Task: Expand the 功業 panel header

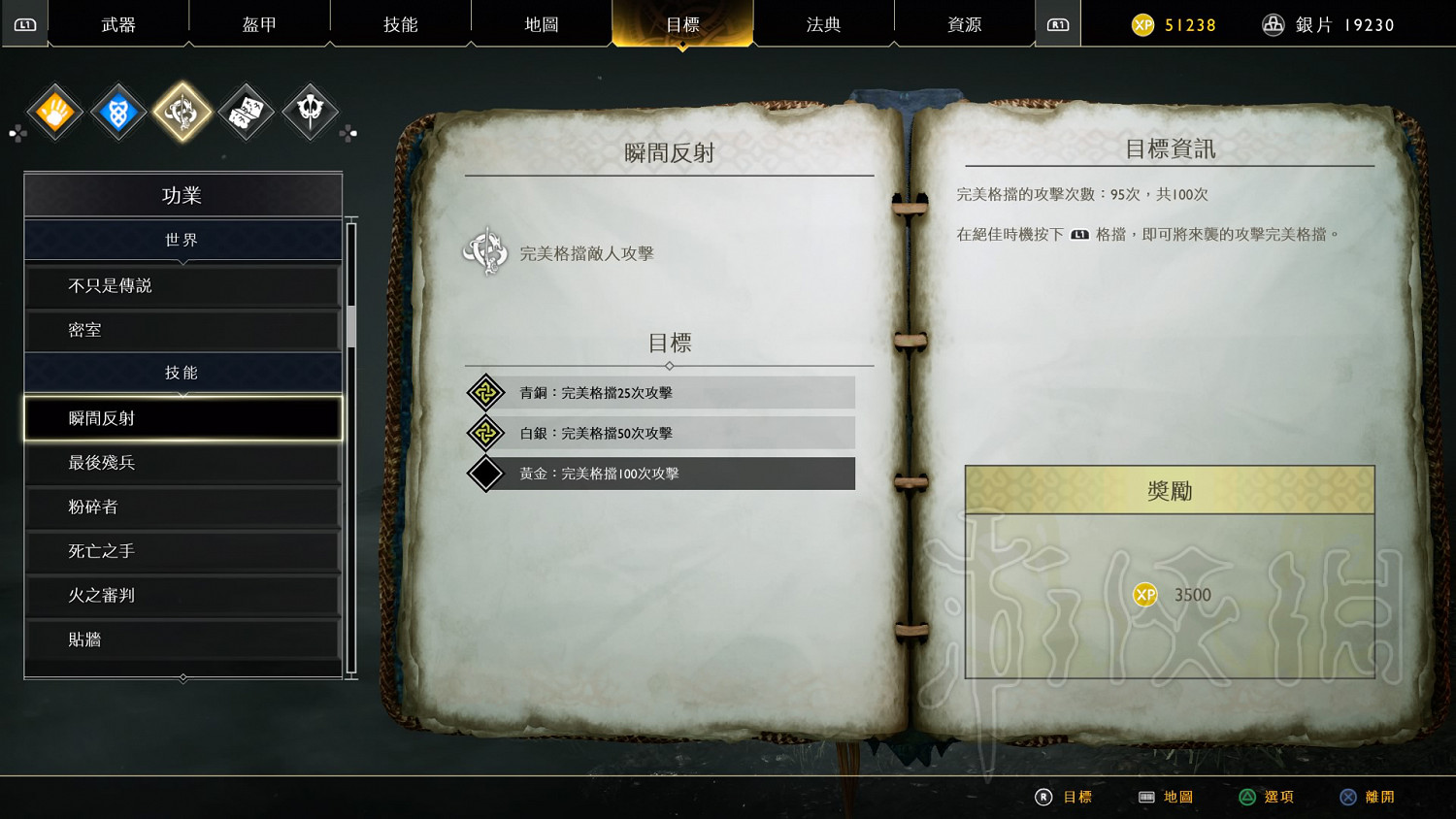Action: click(x=182, y=195)
